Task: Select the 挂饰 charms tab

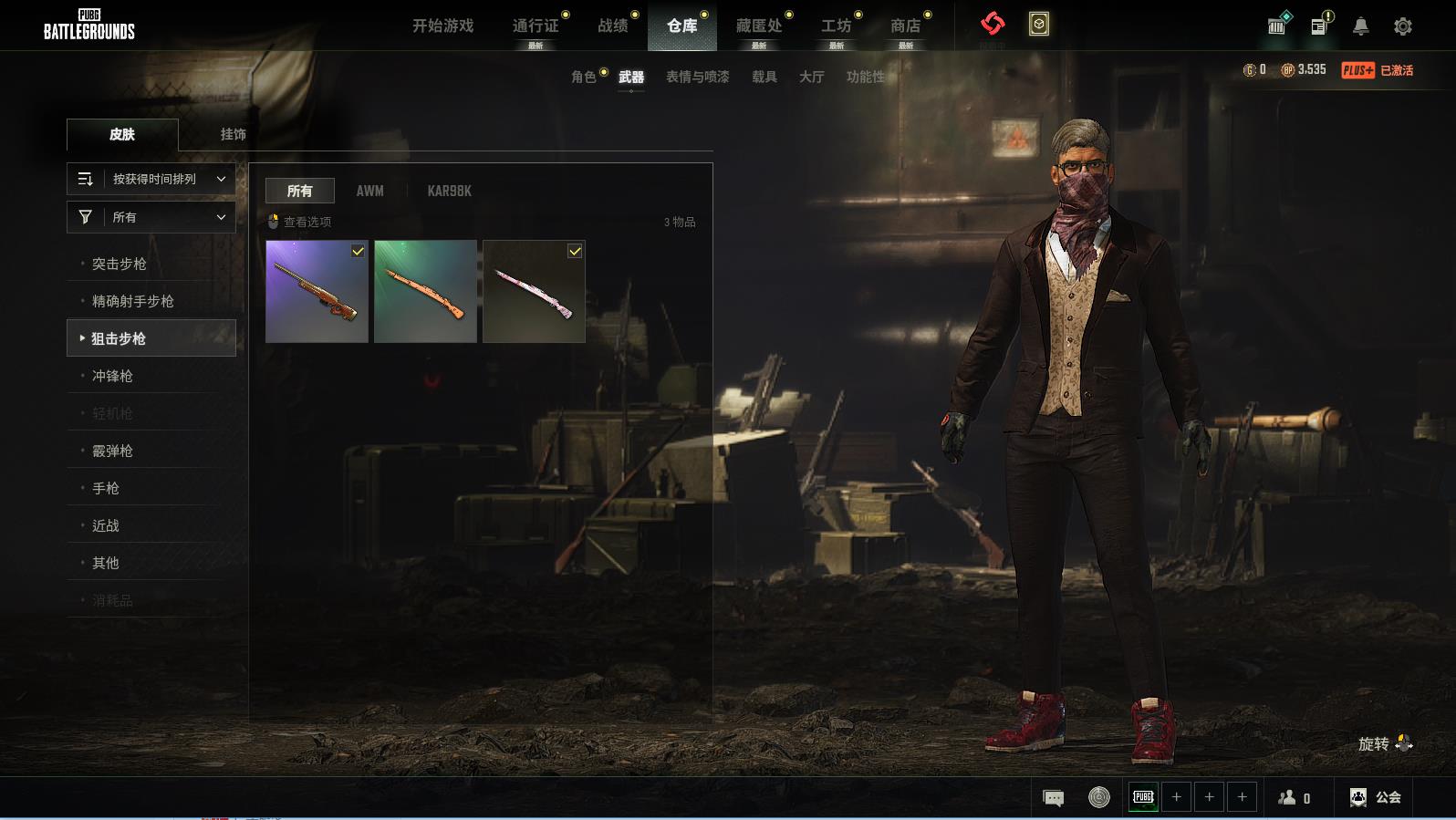Action: (x=233, y=134)
